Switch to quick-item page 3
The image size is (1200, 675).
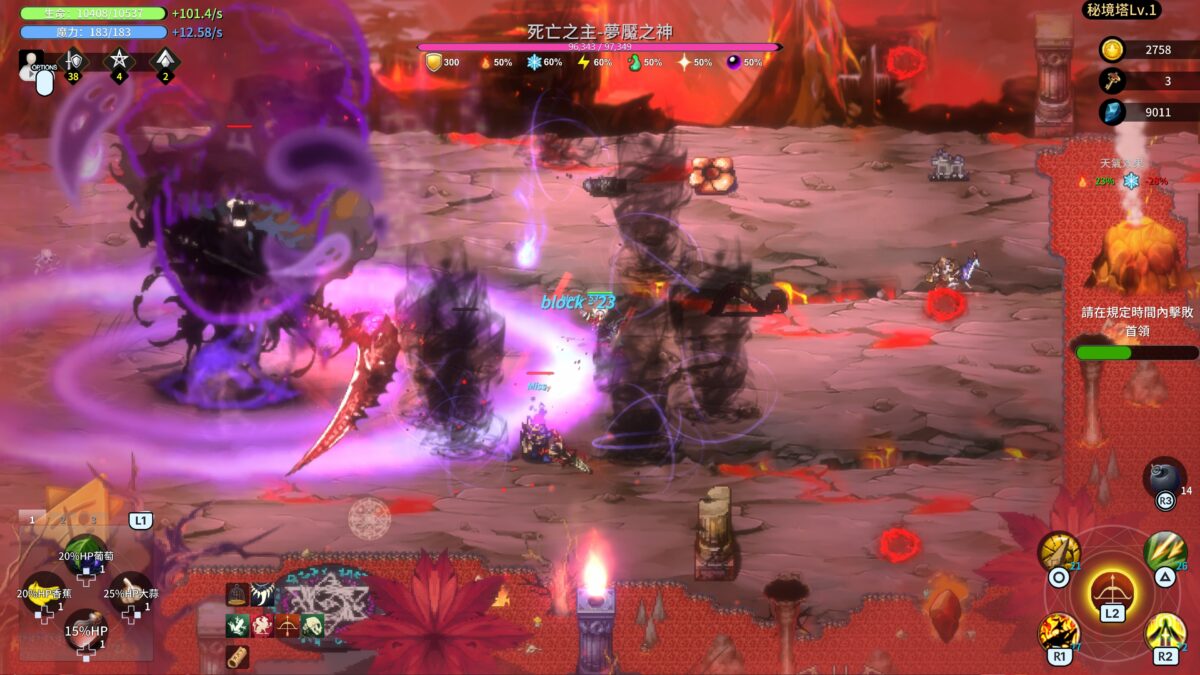click(93, 519)
